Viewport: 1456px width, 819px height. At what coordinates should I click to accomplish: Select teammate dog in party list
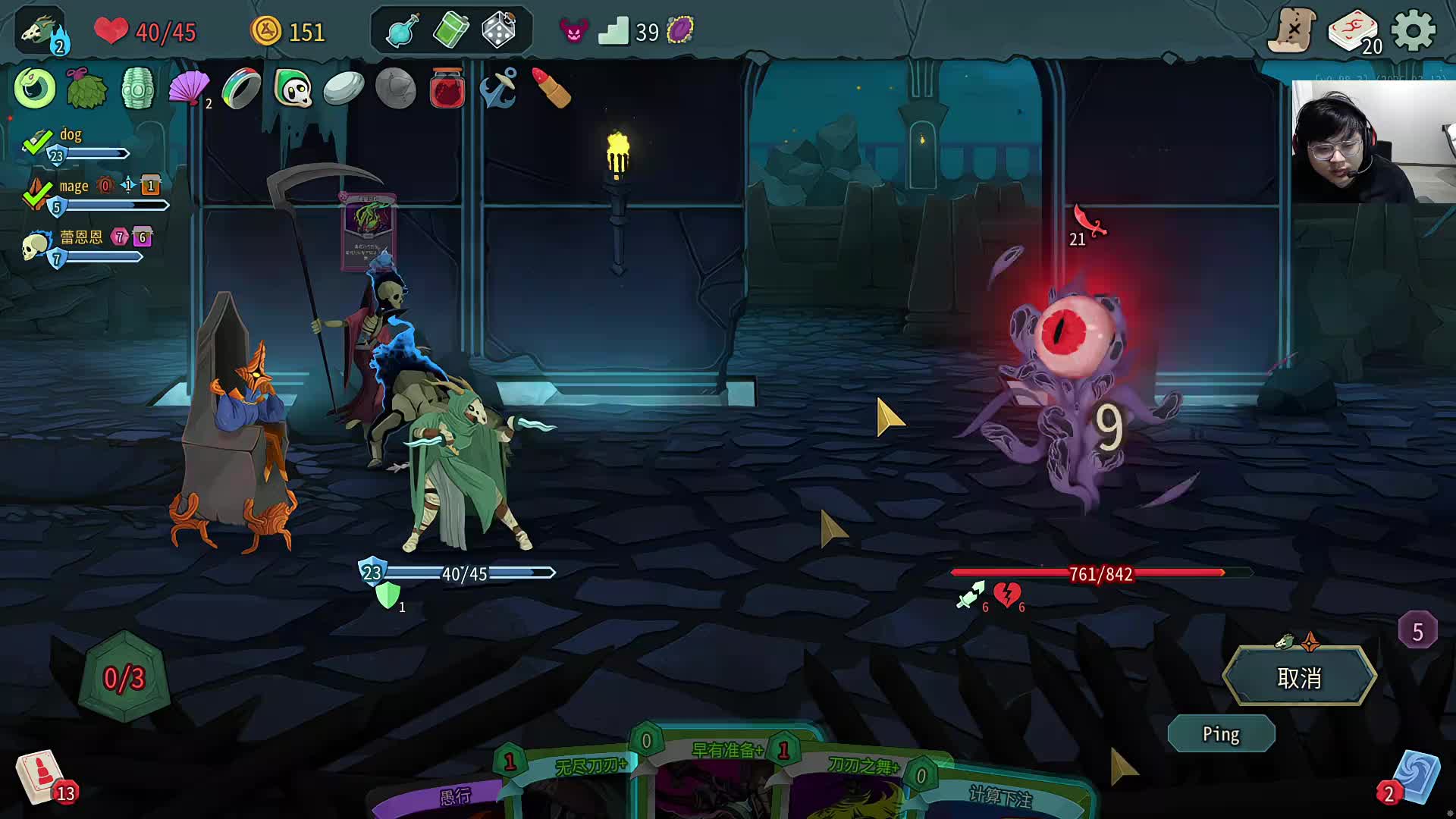click(x=71, y=135)
